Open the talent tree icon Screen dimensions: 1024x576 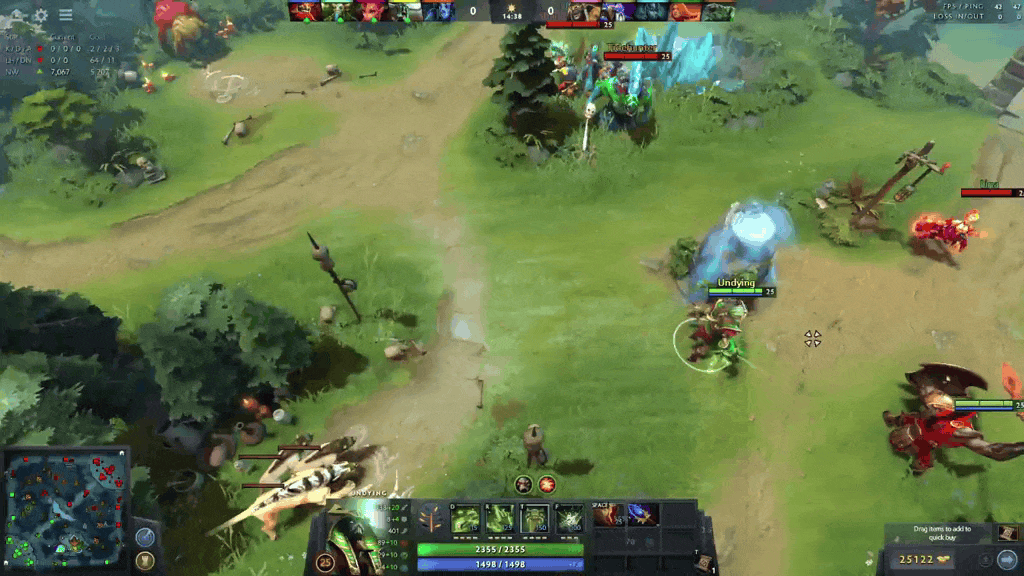(432, 519)
